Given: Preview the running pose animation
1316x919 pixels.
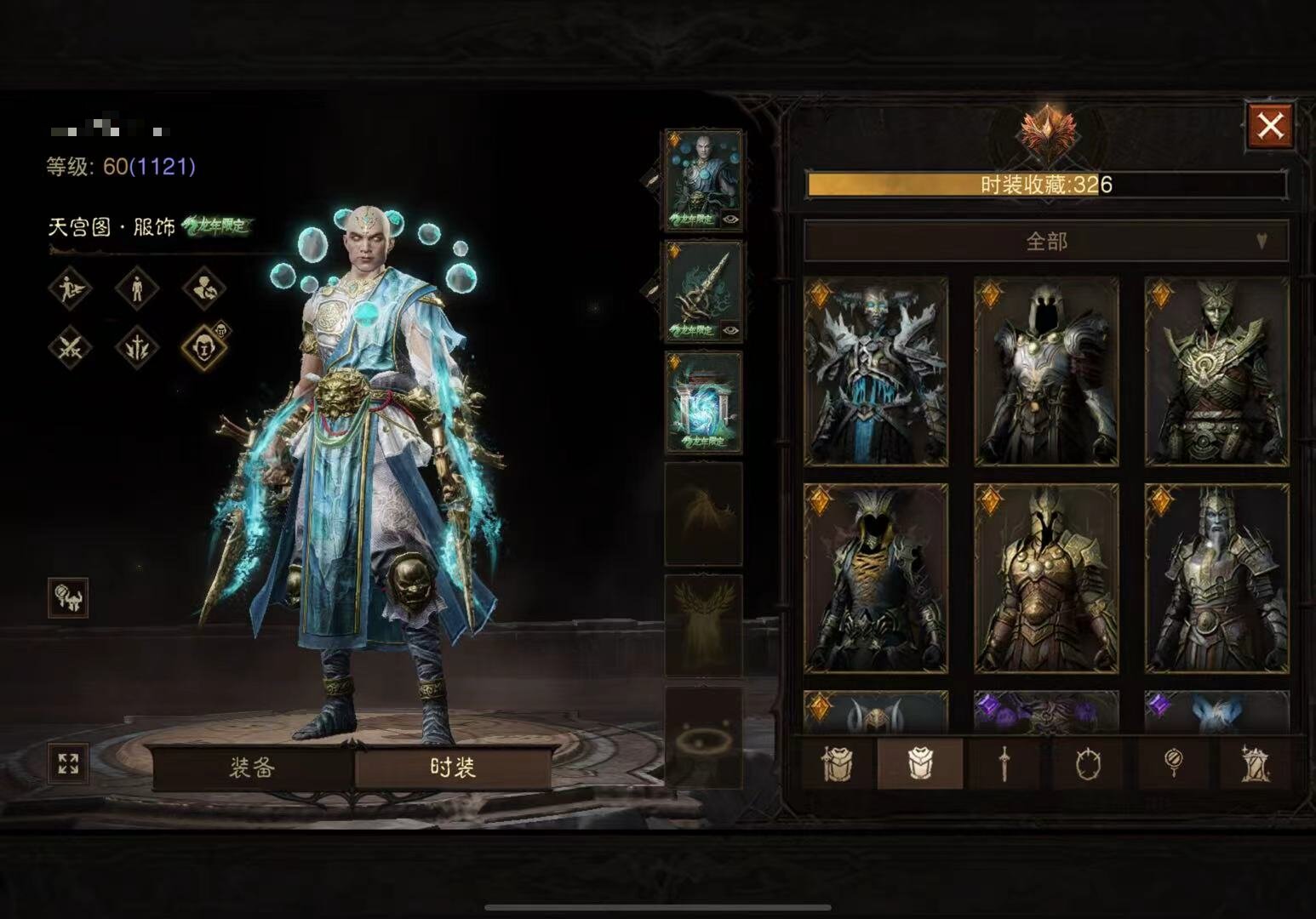Looking at the screenshot, I should pyautogui.click(x=70, y=288).
